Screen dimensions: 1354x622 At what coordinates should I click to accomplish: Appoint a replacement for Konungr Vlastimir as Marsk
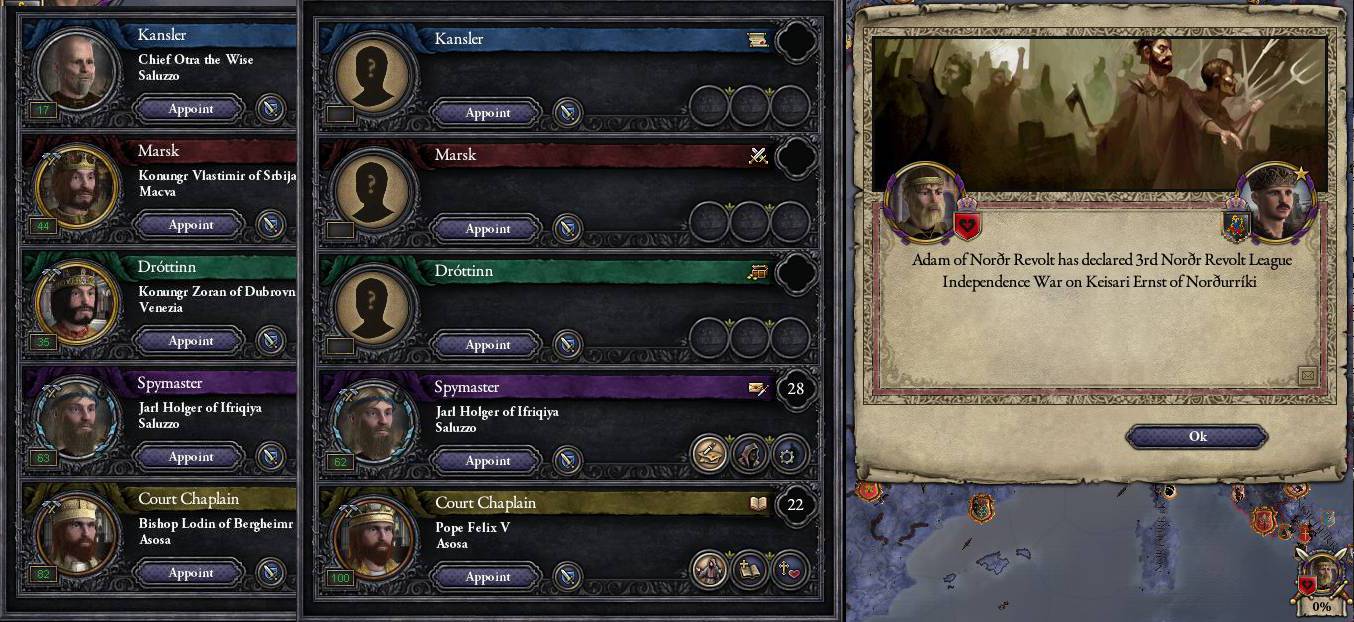click(x=190, y=225)
